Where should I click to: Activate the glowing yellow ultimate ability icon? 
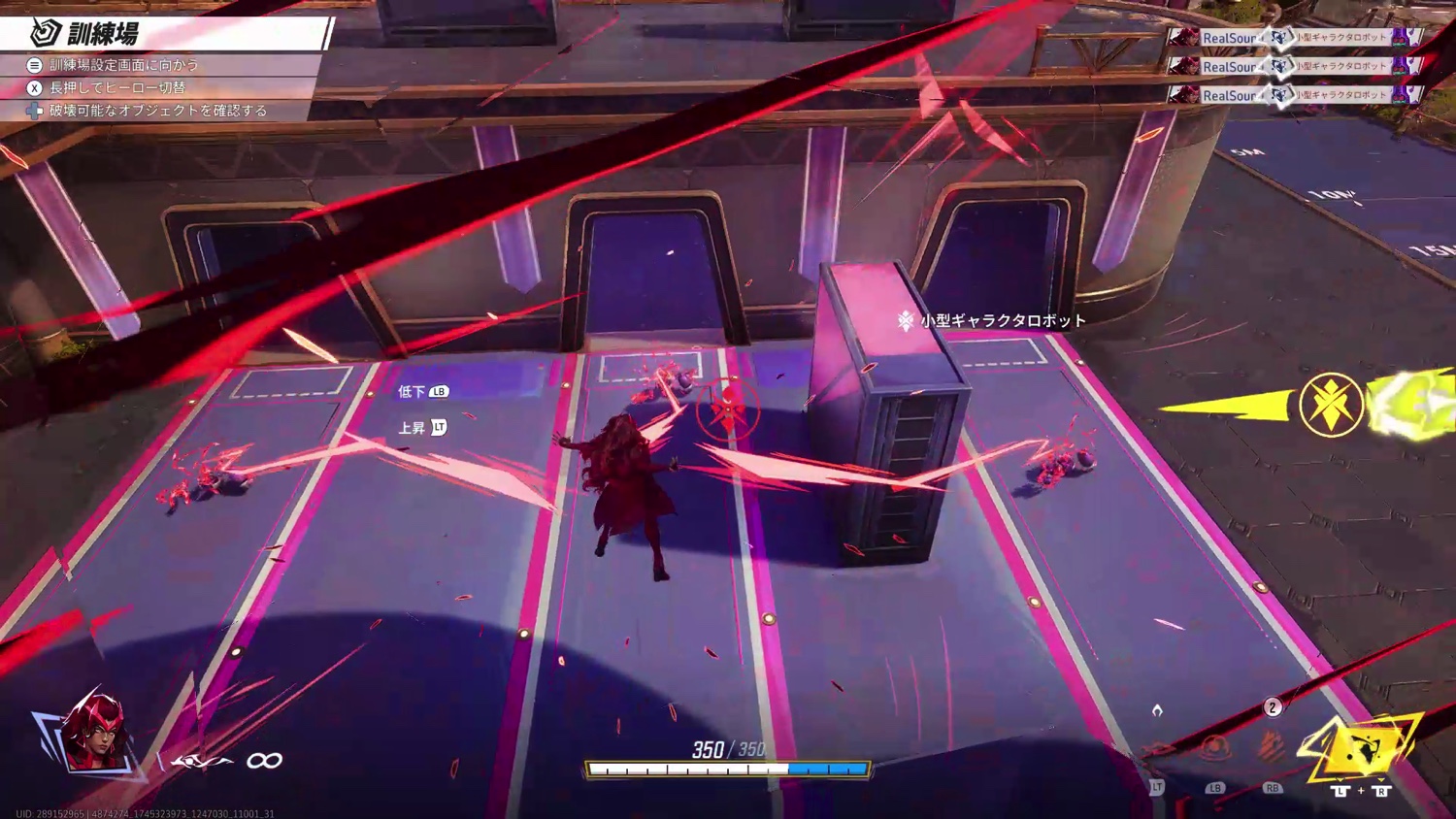(x=1361, y=748)
